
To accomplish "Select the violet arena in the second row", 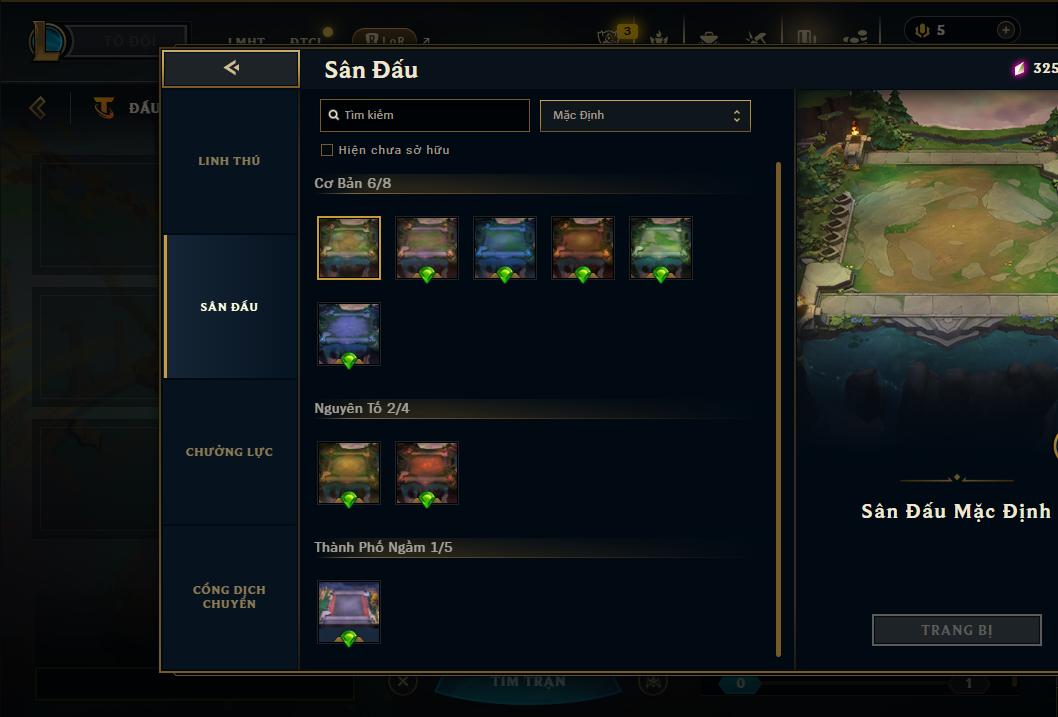I will (349, 334).
